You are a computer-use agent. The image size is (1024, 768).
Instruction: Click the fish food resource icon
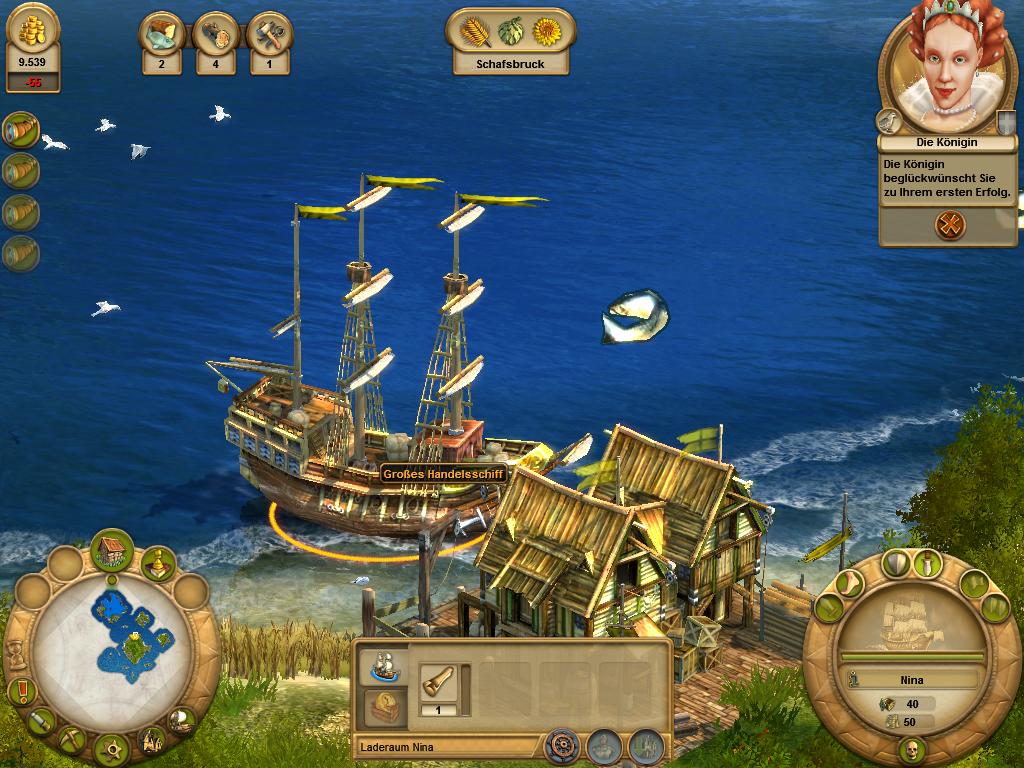[x=161, y=36]
